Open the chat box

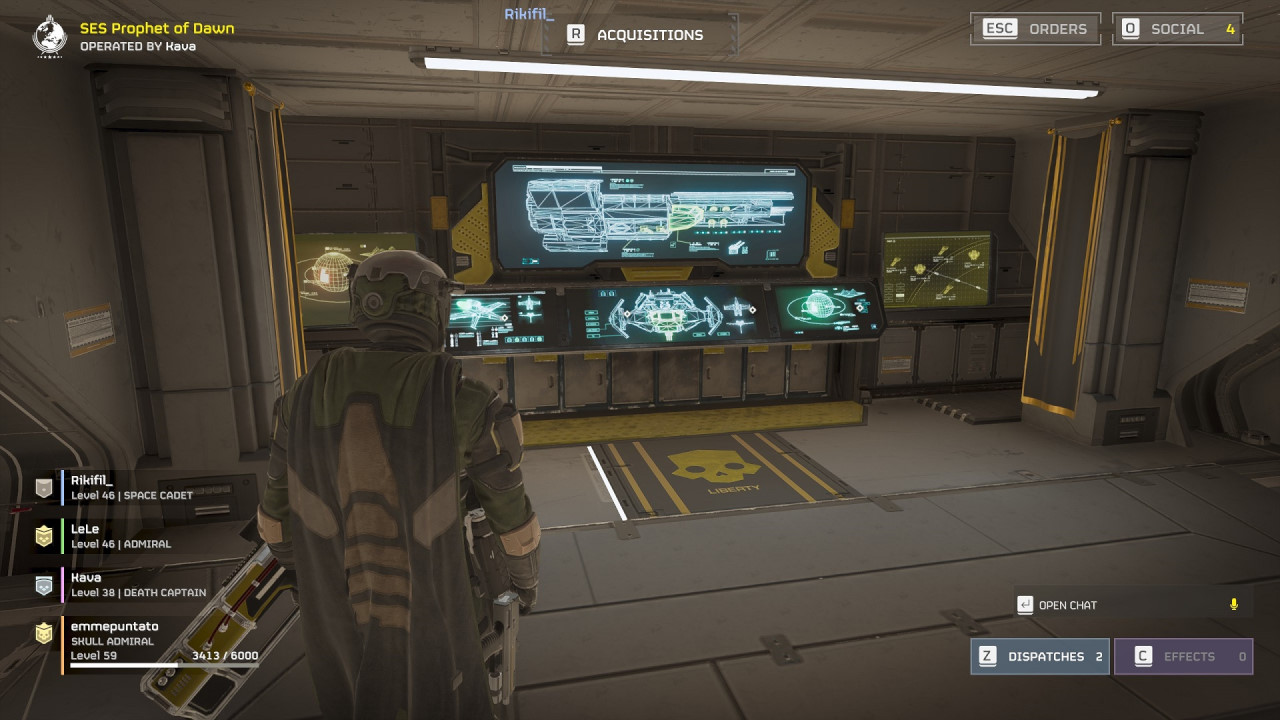coord(1067,605)
